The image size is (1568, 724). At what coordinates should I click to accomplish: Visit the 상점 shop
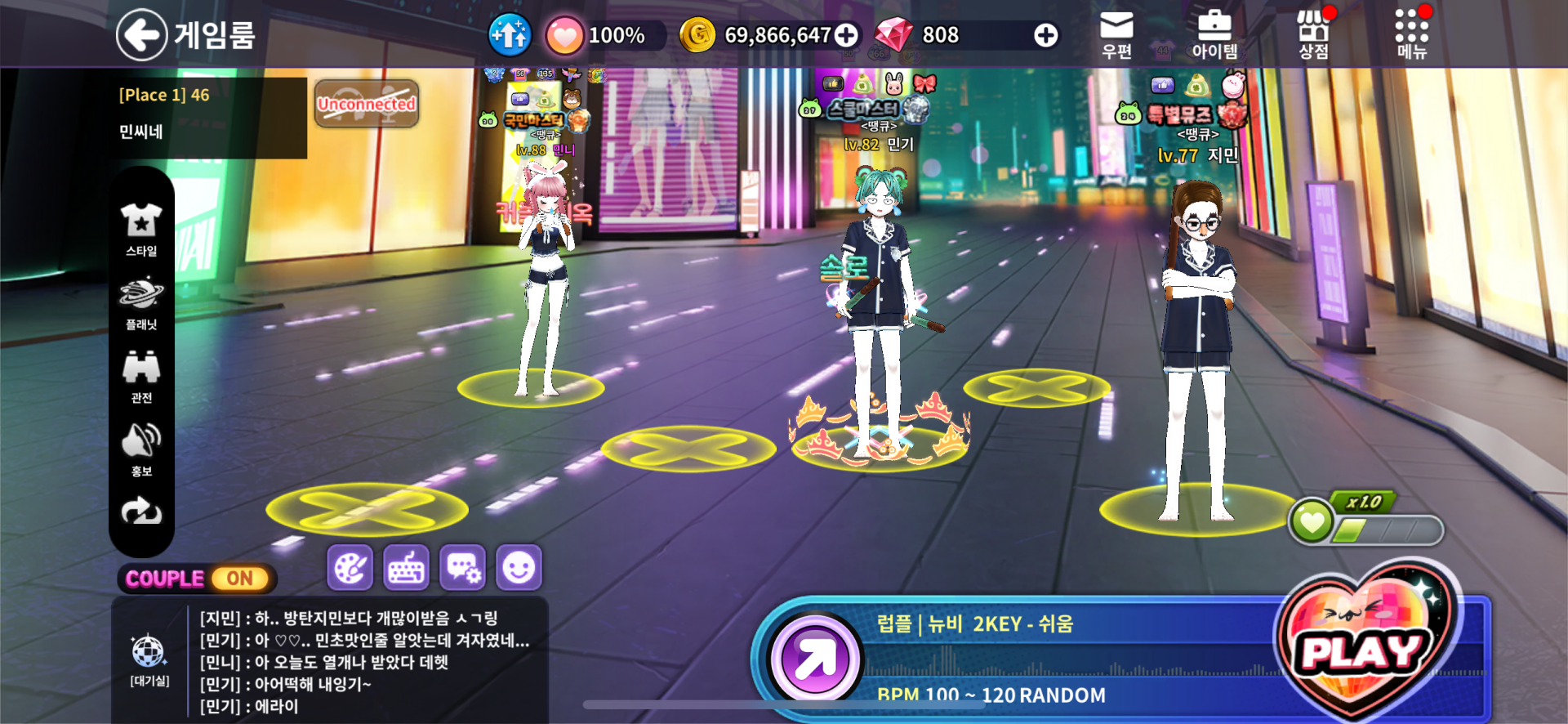pos(1313,35)
